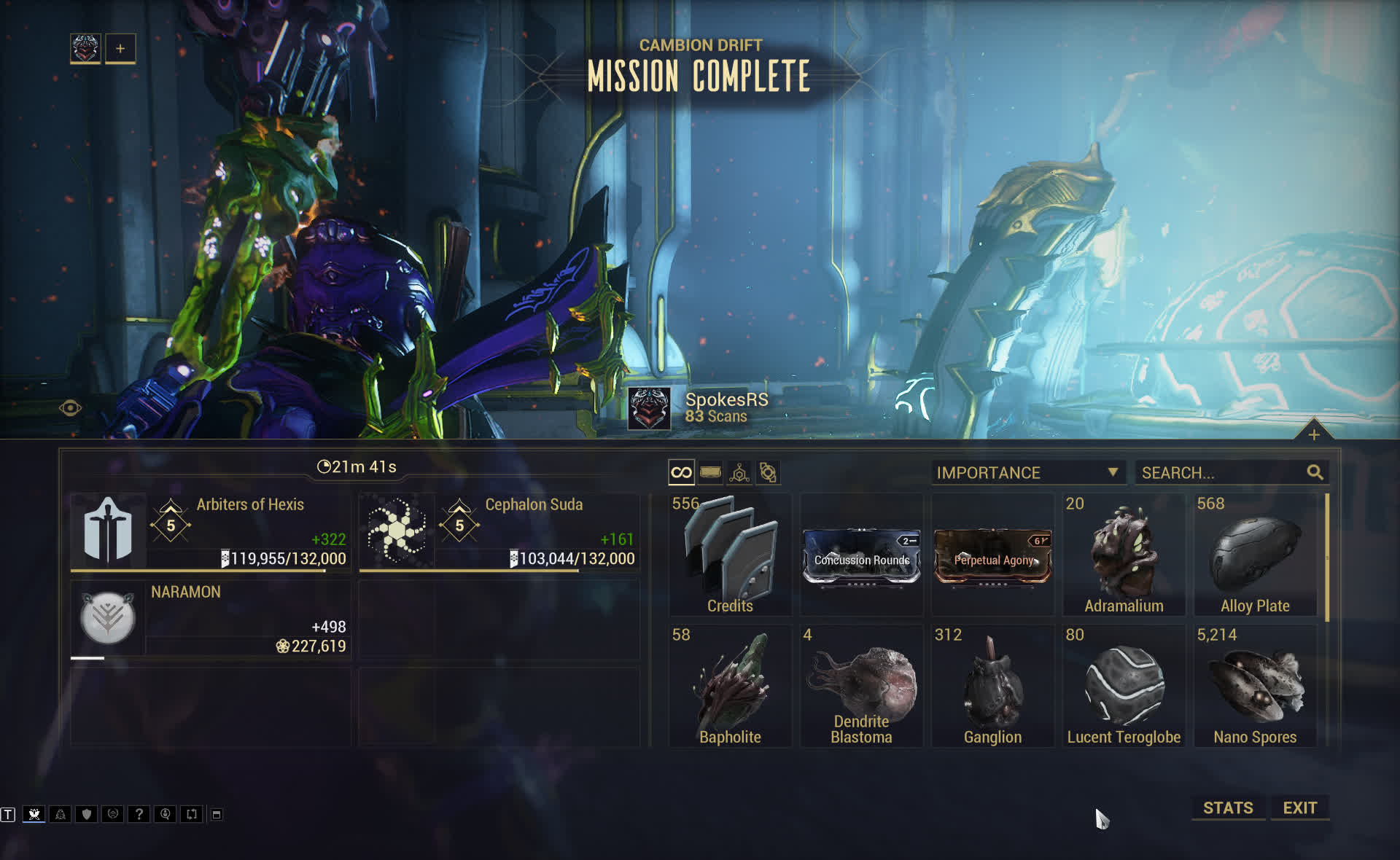Open the Naramon focus panel
The width and height of the screenshot is (1400, 860).
(x=211, y=619)
